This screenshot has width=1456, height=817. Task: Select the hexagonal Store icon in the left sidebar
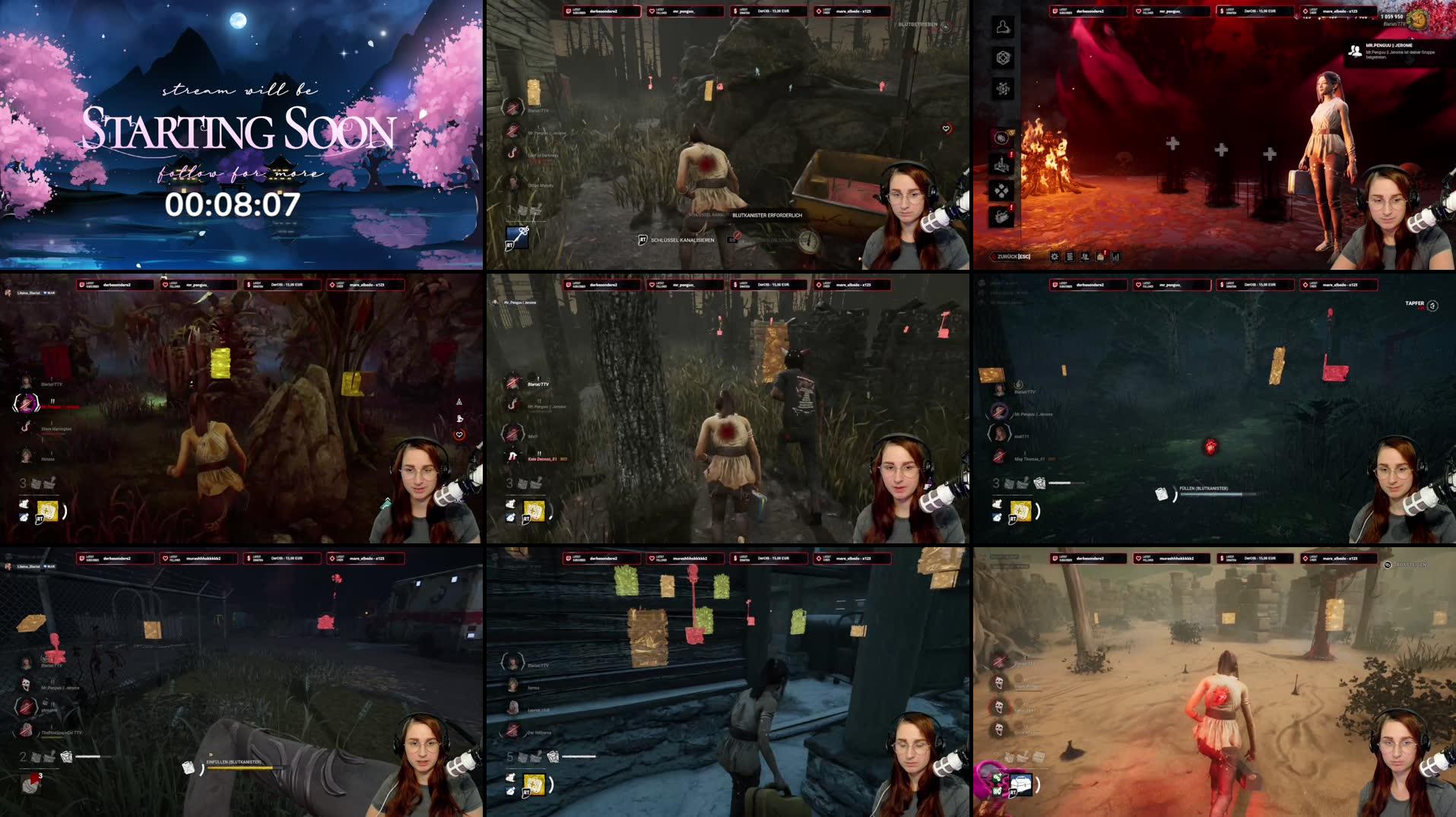(x=1004, y=58)
